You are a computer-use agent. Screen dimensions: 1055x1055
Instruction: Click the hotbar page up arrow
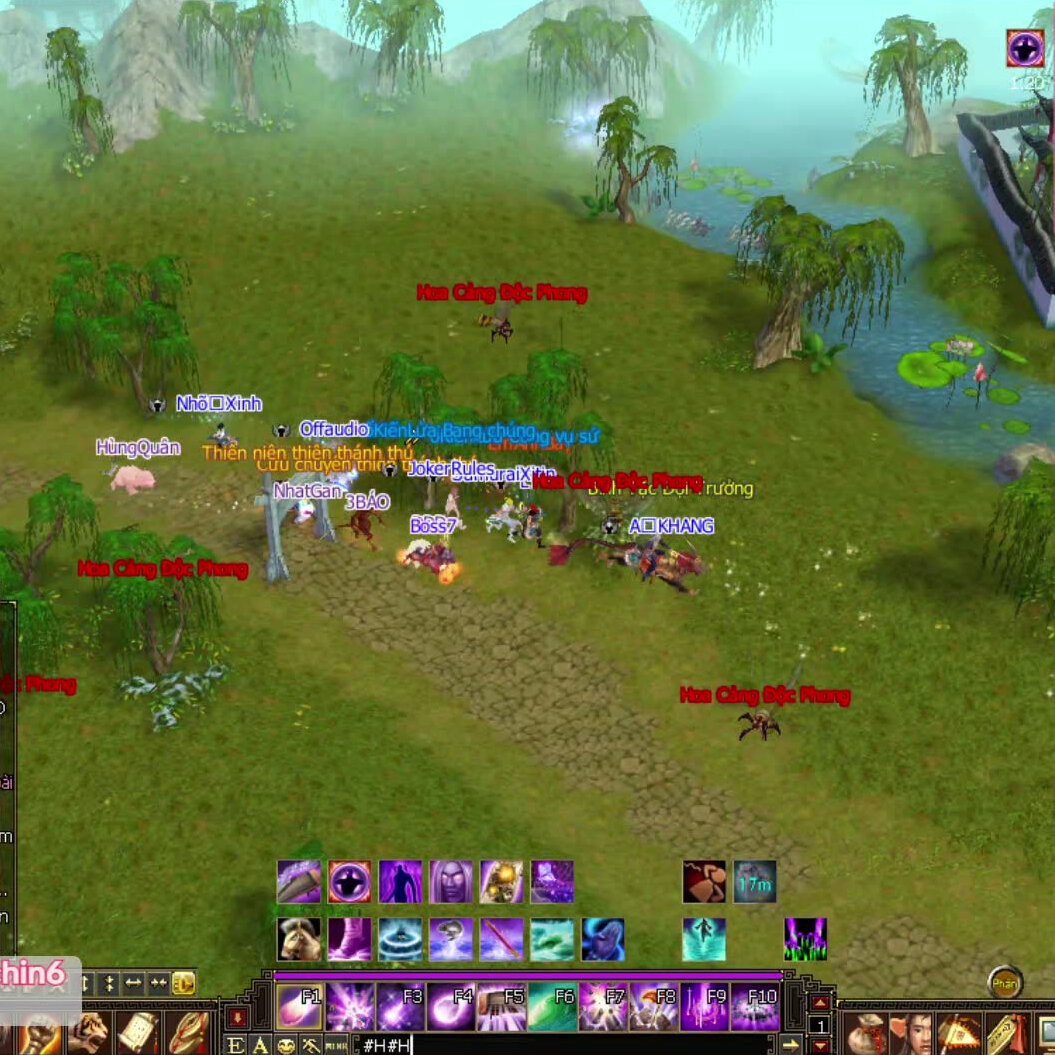point(820,1003)
